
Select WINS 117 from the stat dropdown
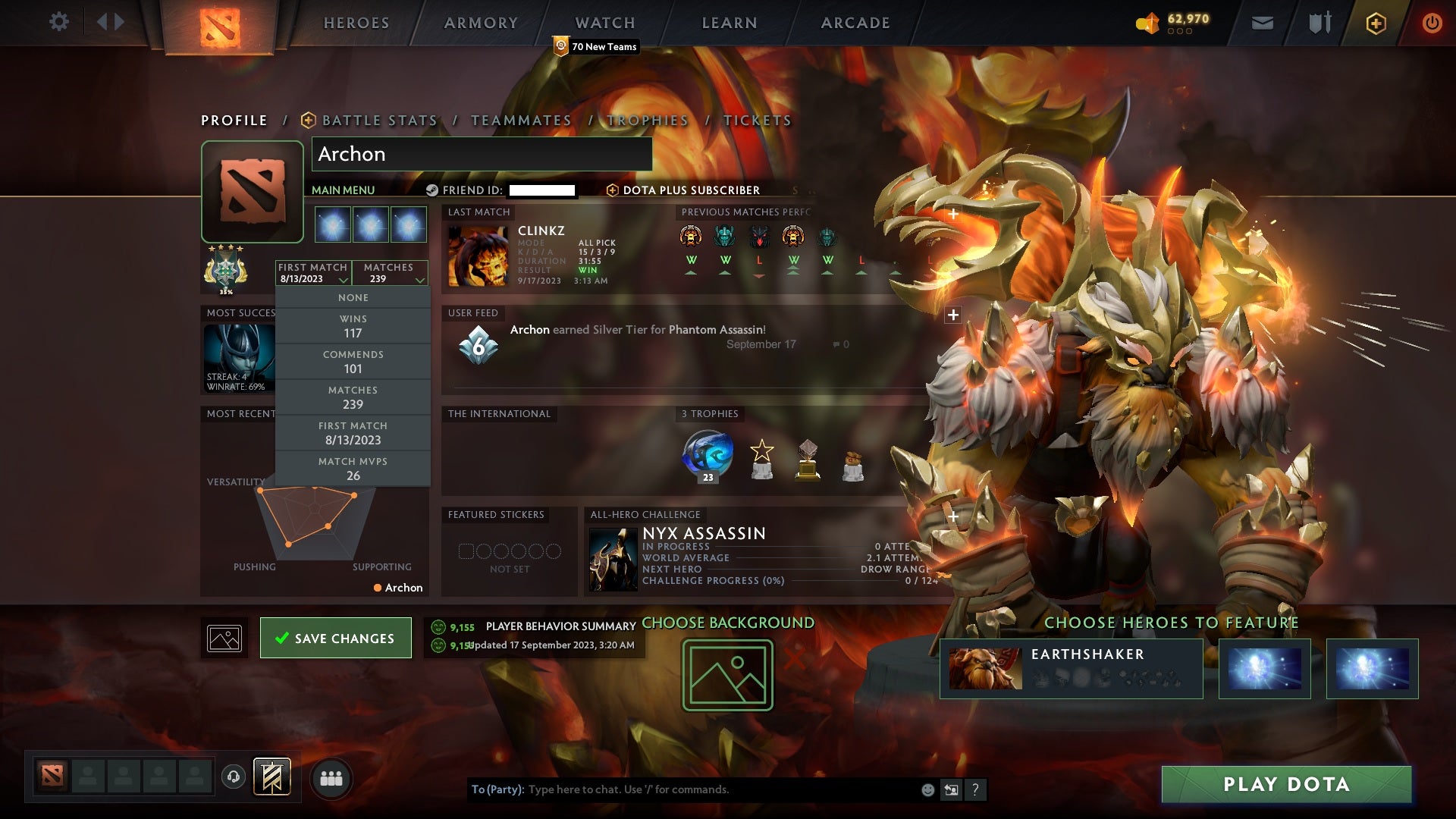[x=353, y=325]
